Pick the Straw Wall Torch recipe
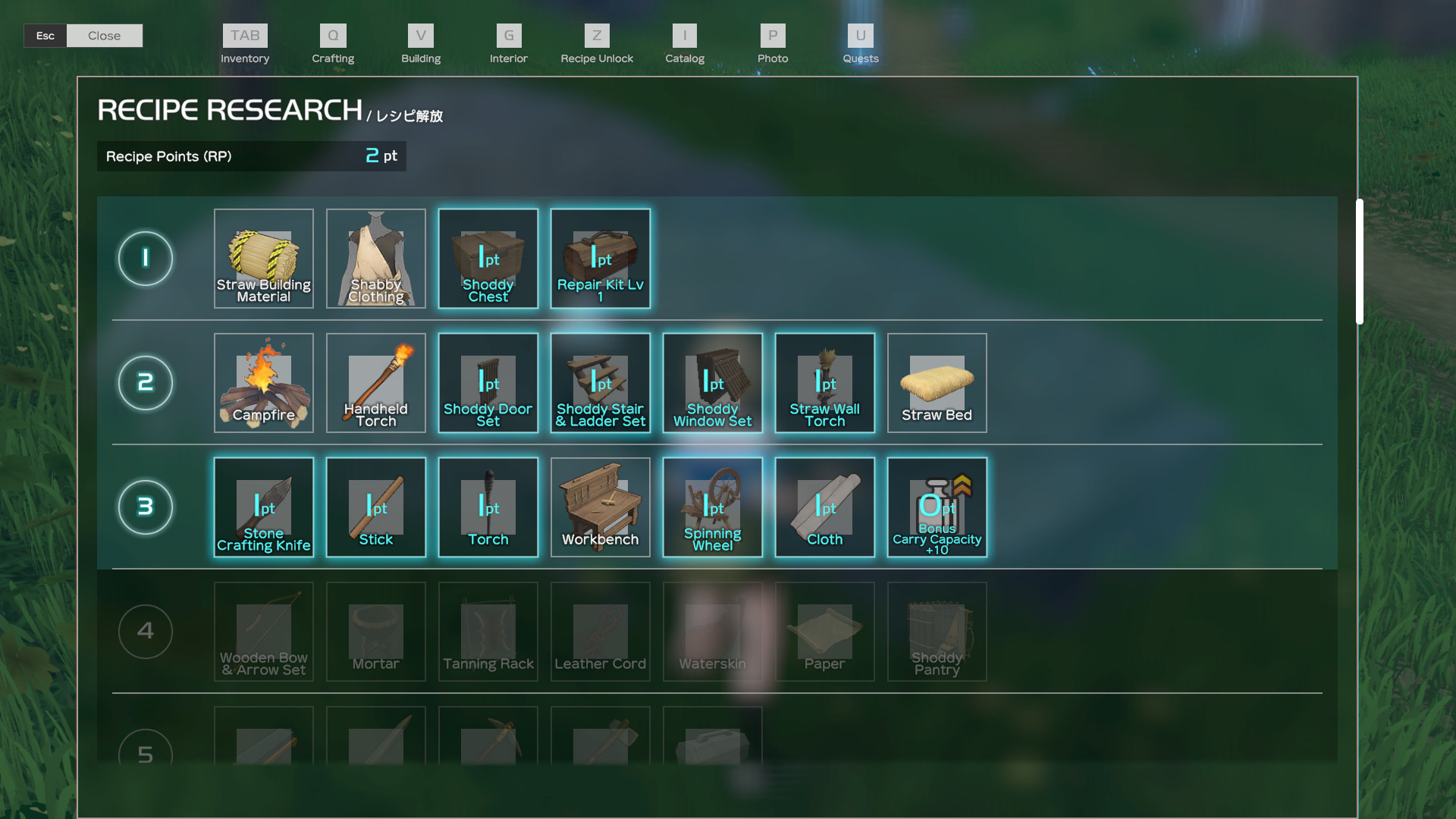The width and height of the screenshot is (1456, 819). point(825,383)
